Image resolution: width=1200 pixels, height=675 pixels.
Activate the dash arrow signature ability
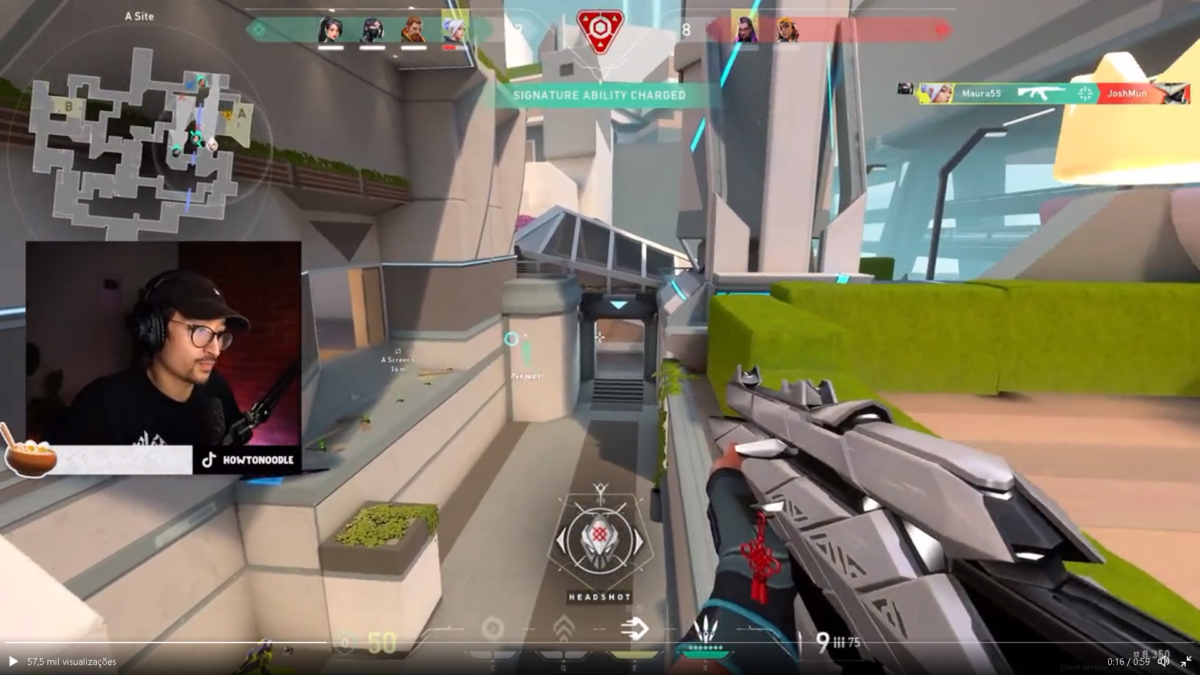point(634,629)
